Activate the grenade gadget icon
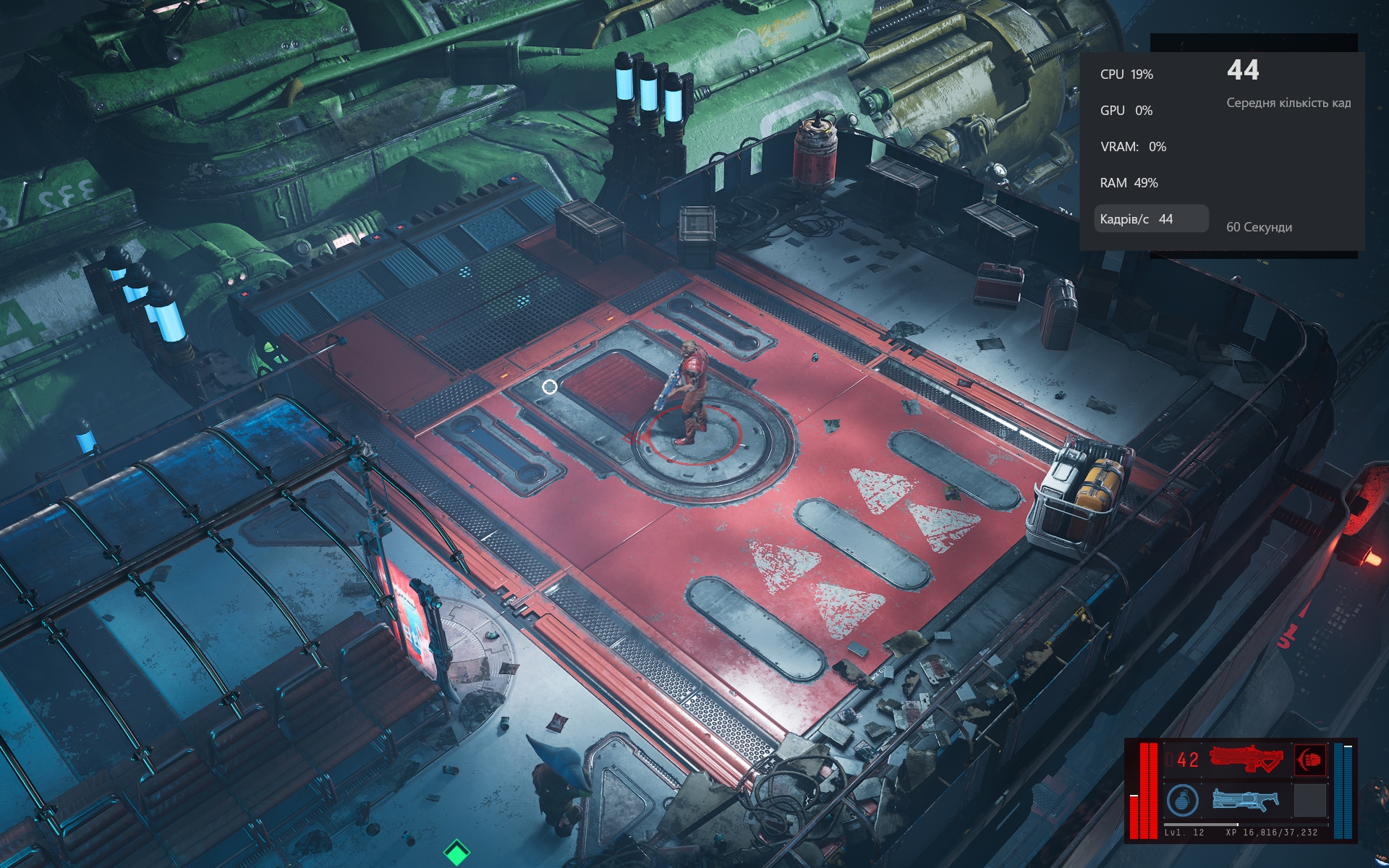 (1182, 801)
